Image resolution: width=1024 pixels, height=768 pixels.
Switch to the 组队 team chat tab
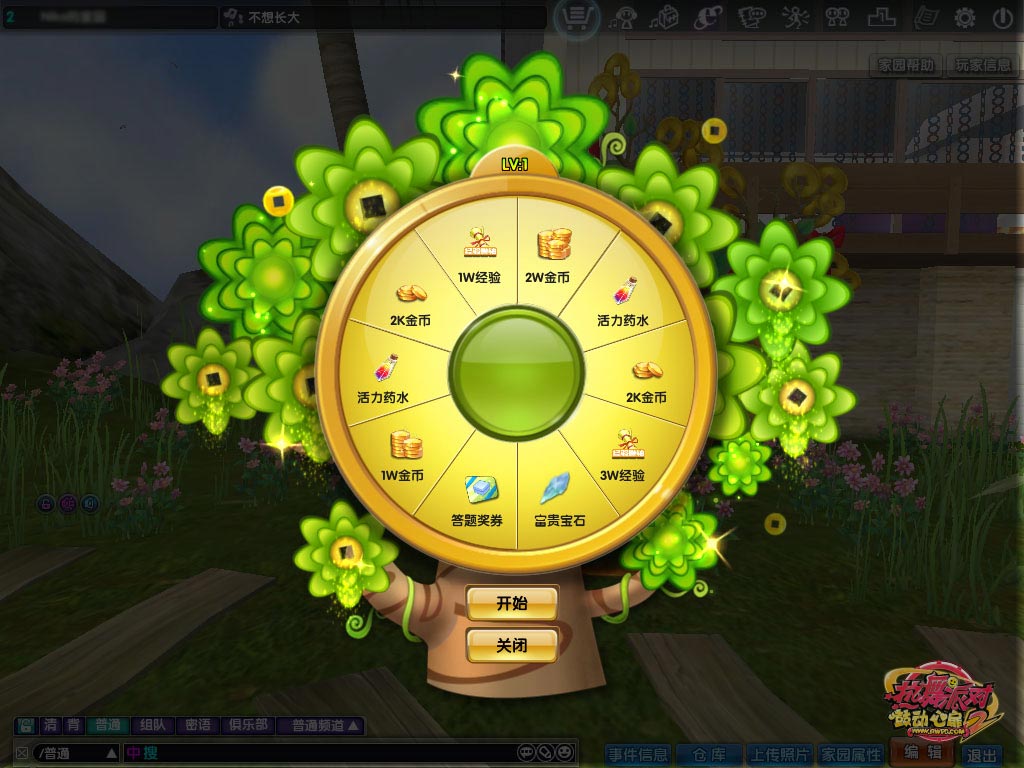coord(153,726)
